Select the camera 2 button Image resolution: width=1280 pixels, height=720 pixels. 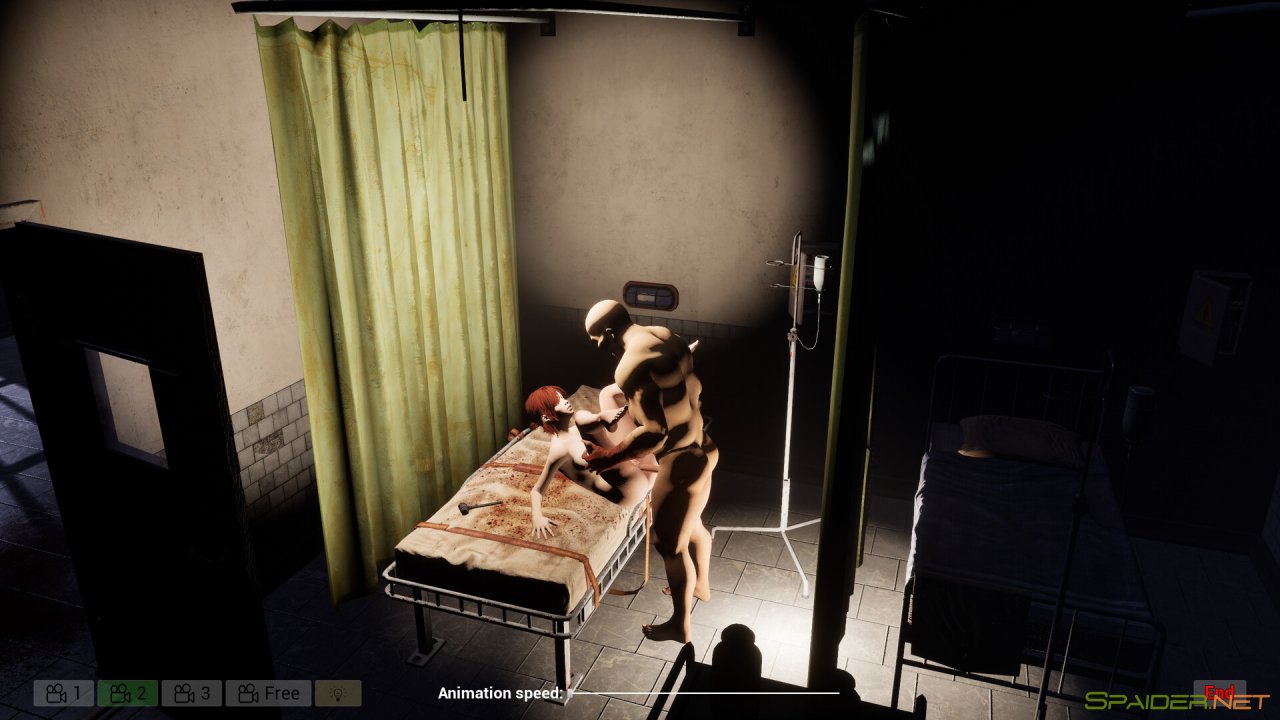coord(127,693)
